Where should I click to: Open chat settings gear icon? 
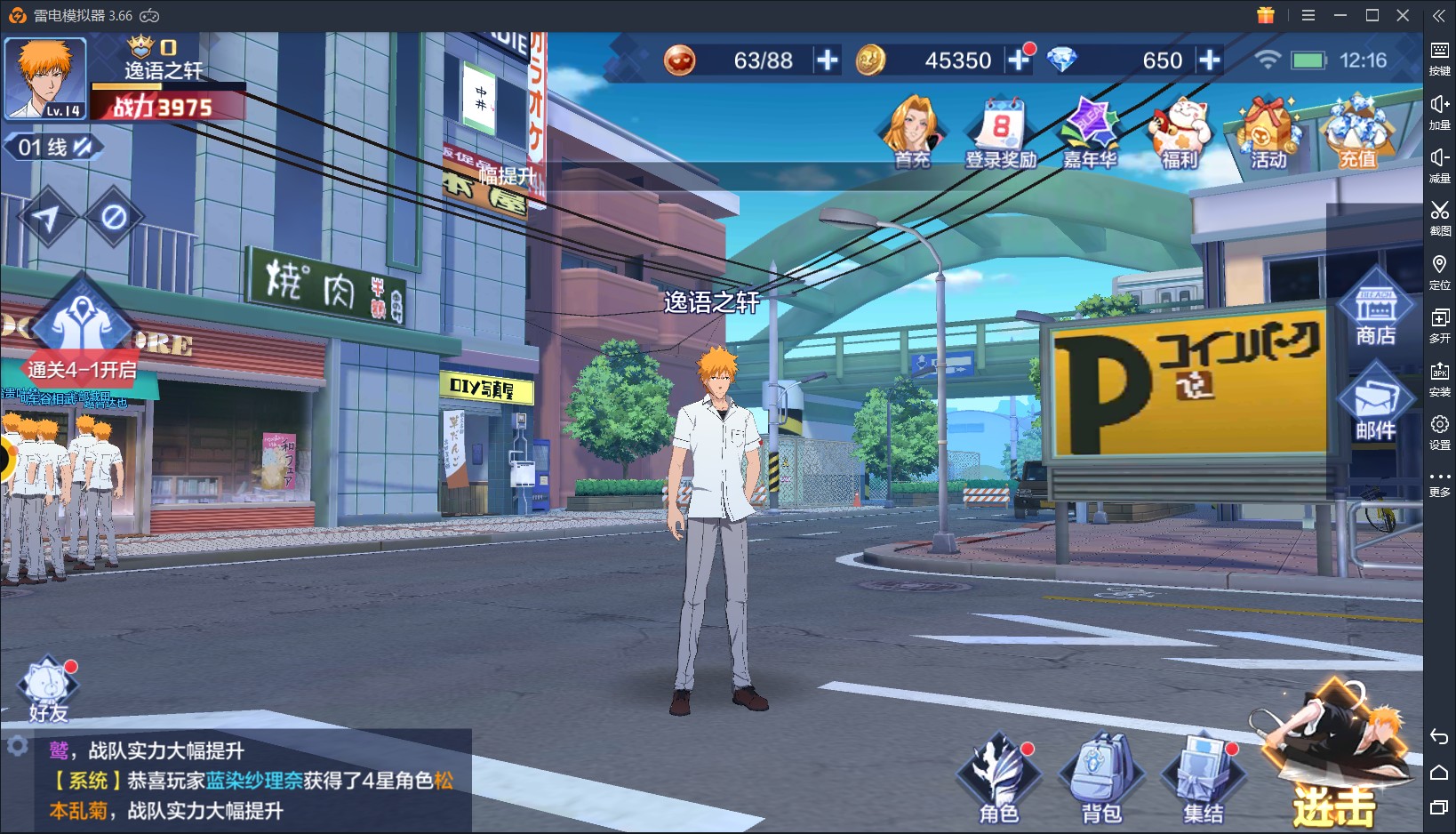(x=17, y=746)
